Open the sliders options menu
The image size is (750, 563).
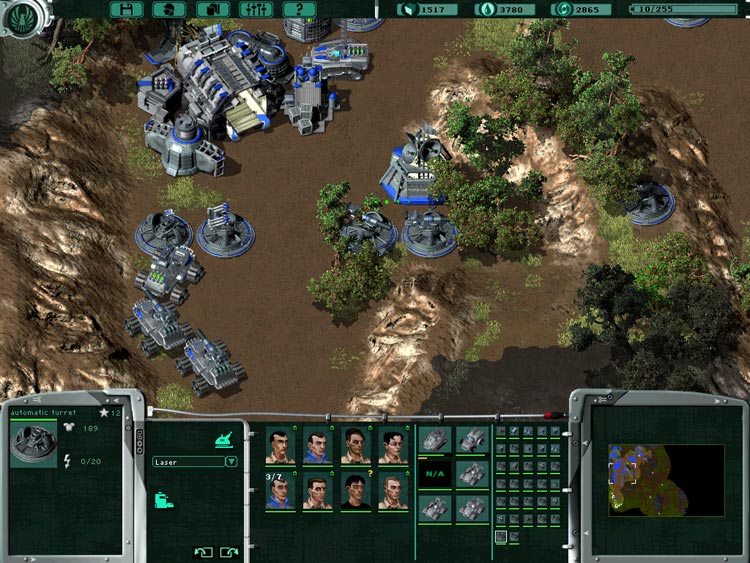point(255,9)
